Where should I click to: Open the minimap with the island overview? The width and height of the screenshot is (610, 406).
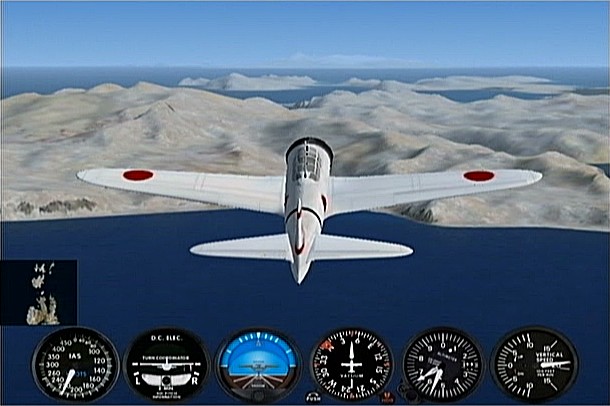(39, 292)
